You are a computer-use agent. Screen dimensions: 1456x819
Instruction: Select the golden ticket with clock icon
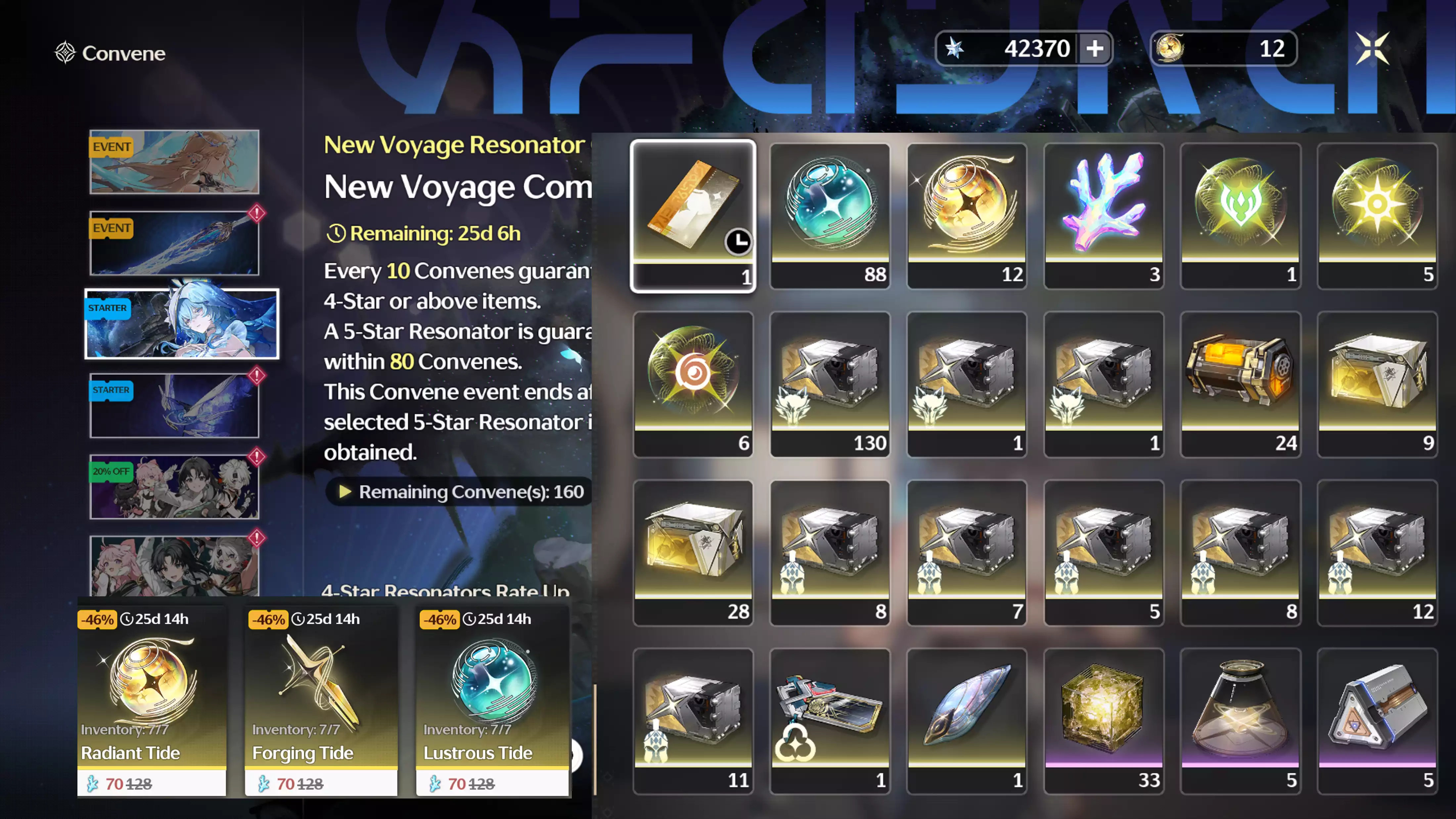point(693,215)
